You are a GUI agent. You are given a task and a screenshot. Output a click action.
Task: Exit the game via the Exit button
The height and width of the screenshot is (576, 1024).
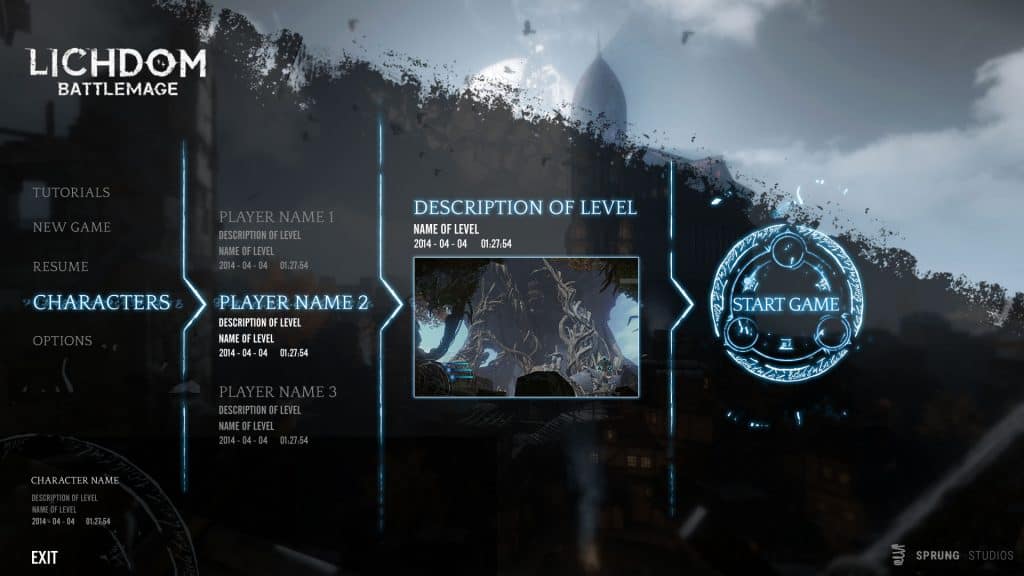(x=45, y=557)
